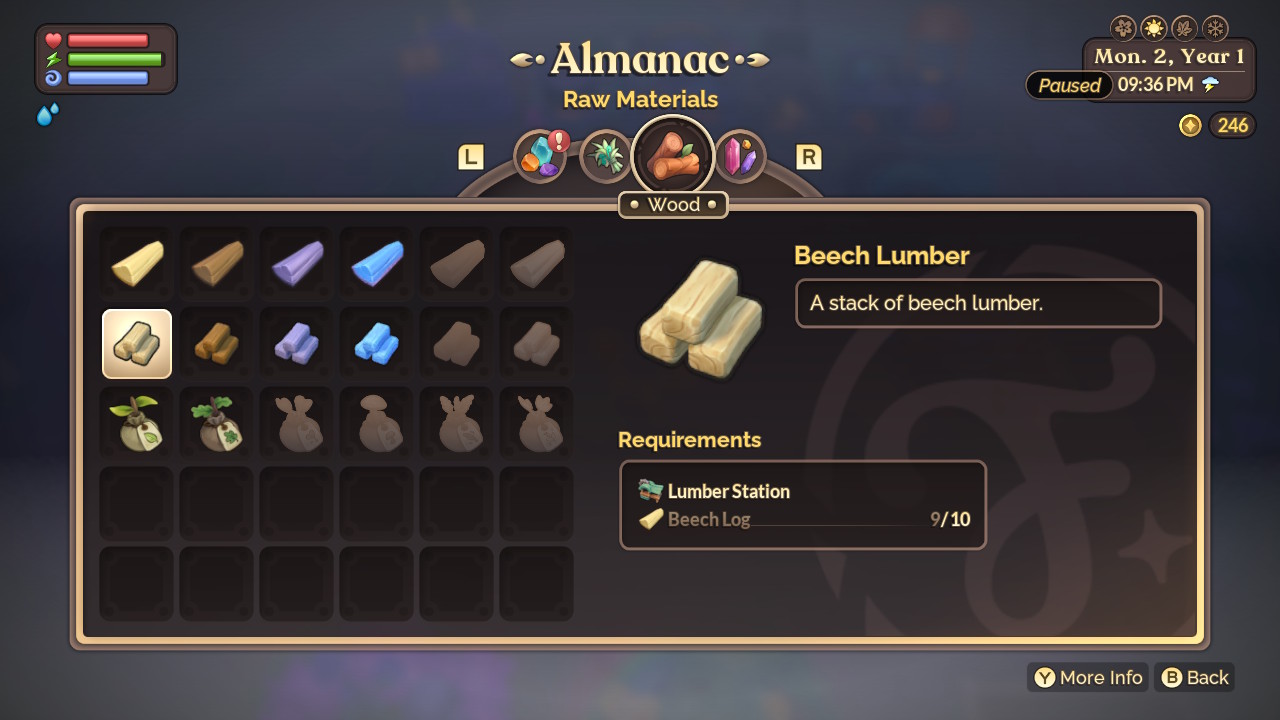Open the Minerals category tab with alert badge
This screenshot has height=720, width=1280.
(539, 156)
